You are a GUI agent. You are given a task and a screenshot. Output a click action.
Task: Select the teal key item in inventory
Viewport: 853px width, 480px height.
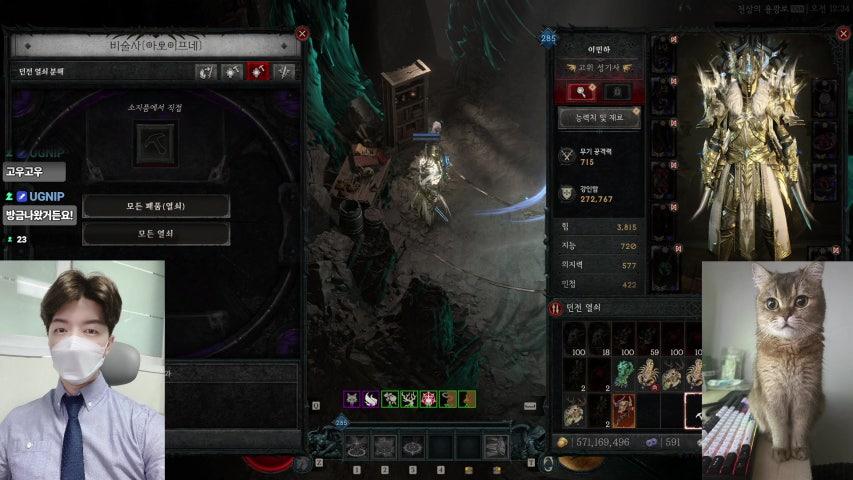621,375
